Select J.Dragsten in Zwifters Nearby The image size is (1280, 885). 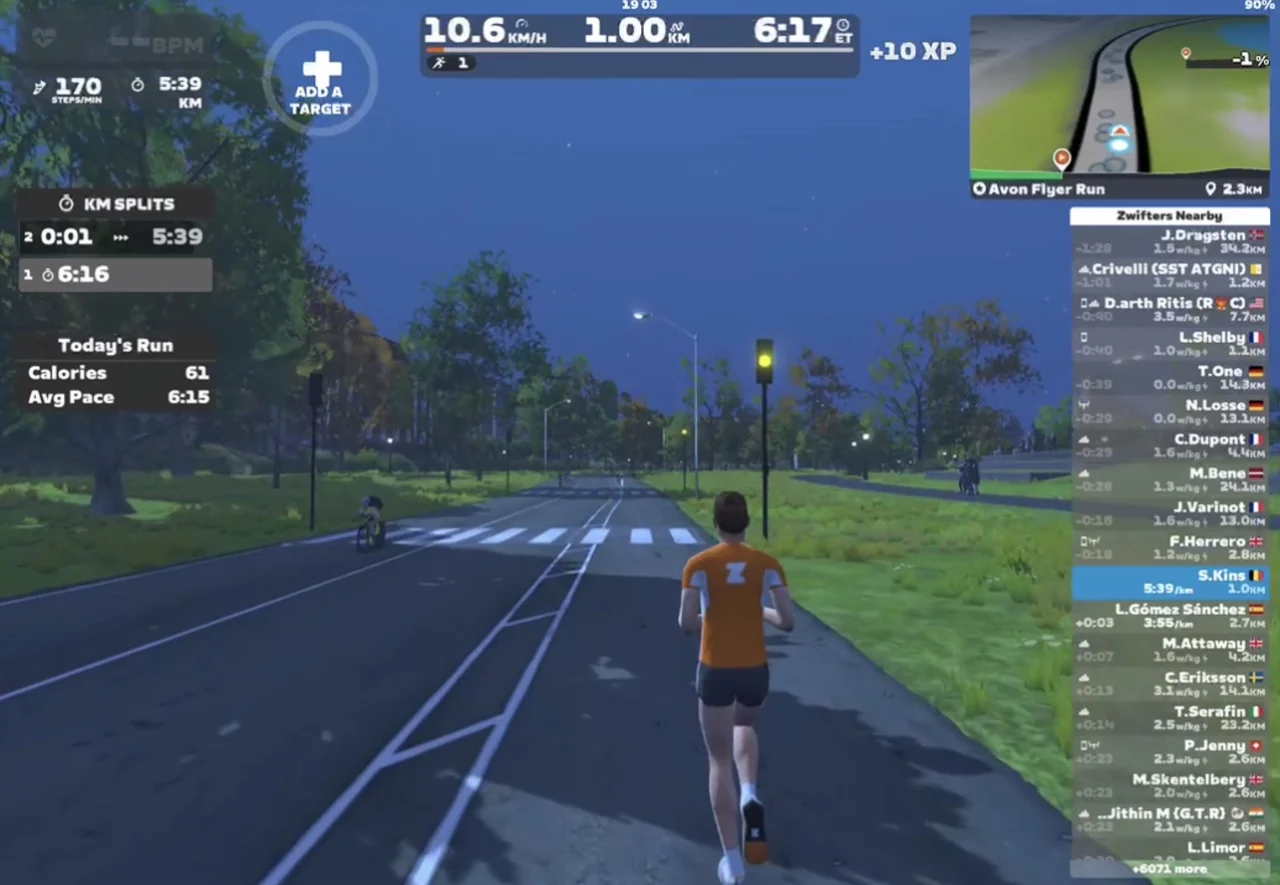point(1169,242)
